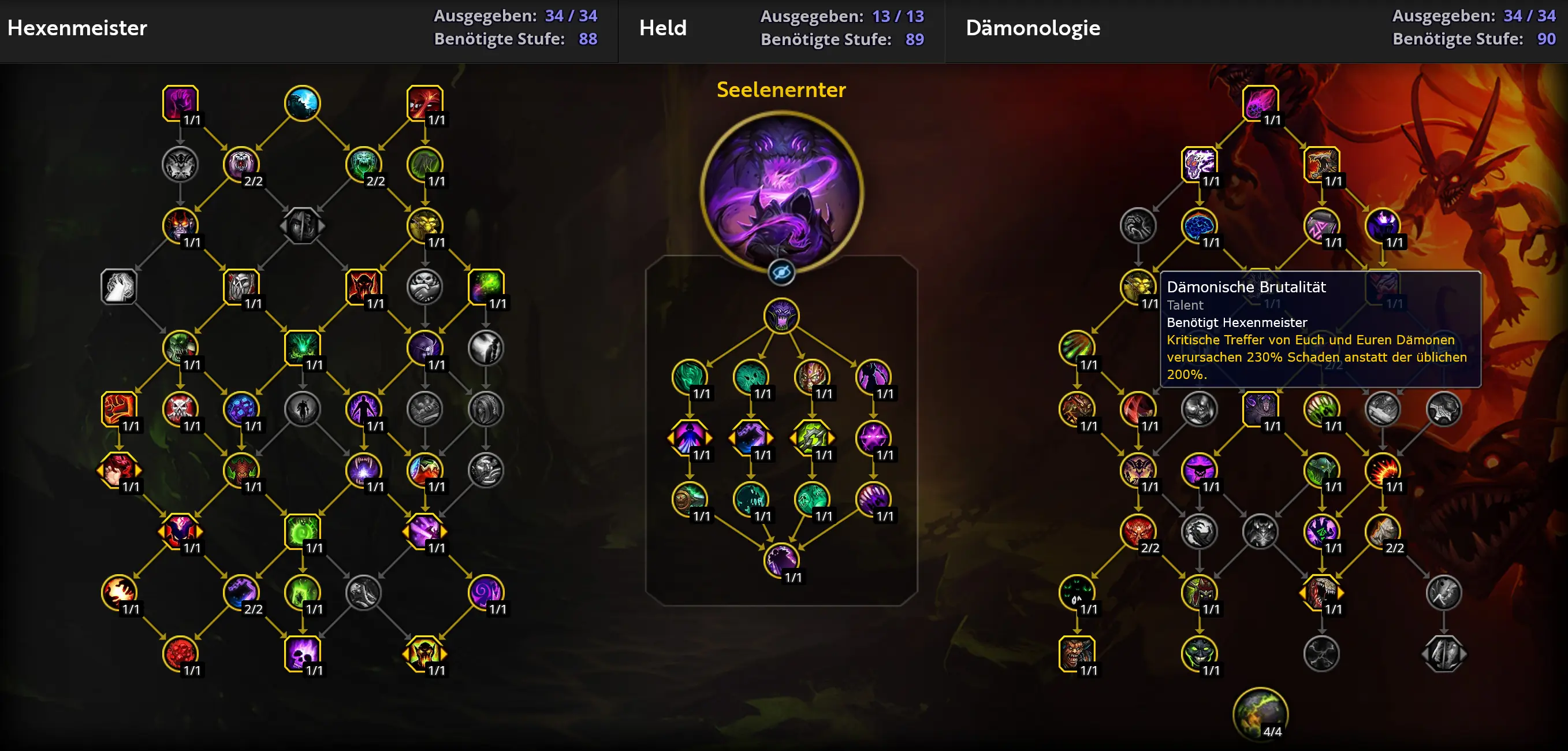1568x751 pixels.
Task: Open the Dämonologie tree header
Action: click(1033, 28)
